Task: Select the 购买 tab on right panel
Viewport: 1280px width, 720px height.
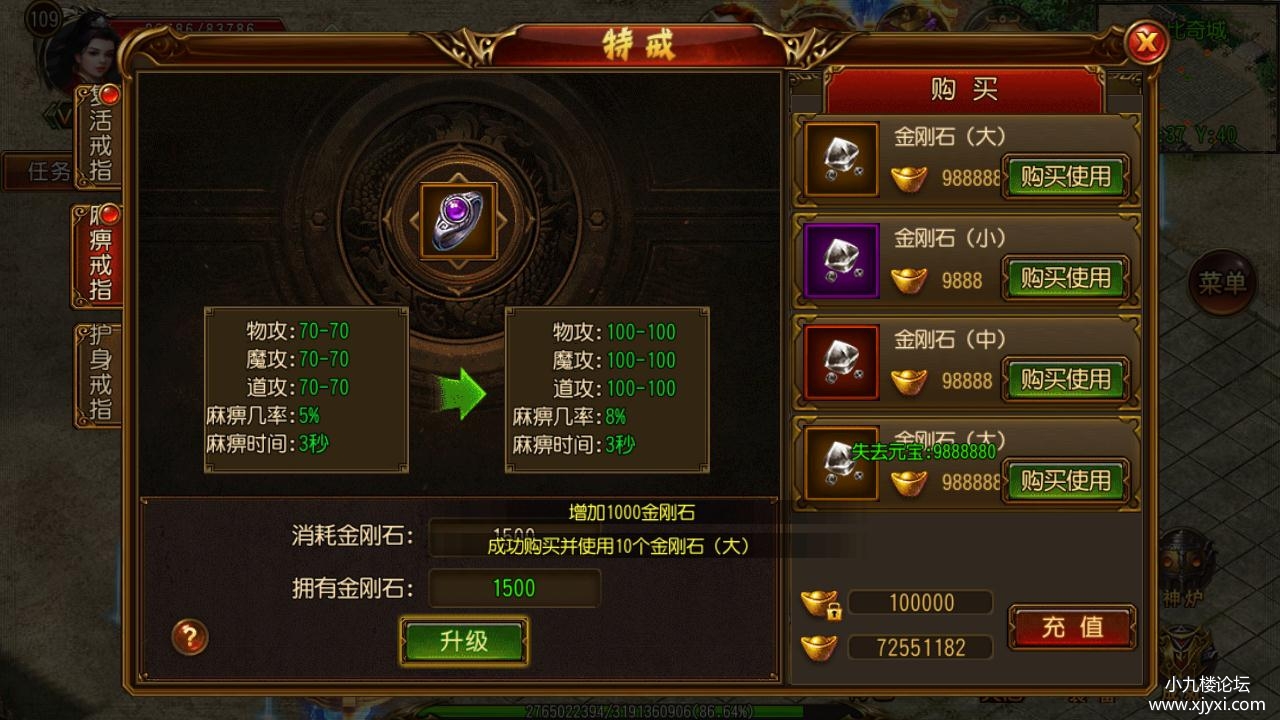Action: (963, 88)
